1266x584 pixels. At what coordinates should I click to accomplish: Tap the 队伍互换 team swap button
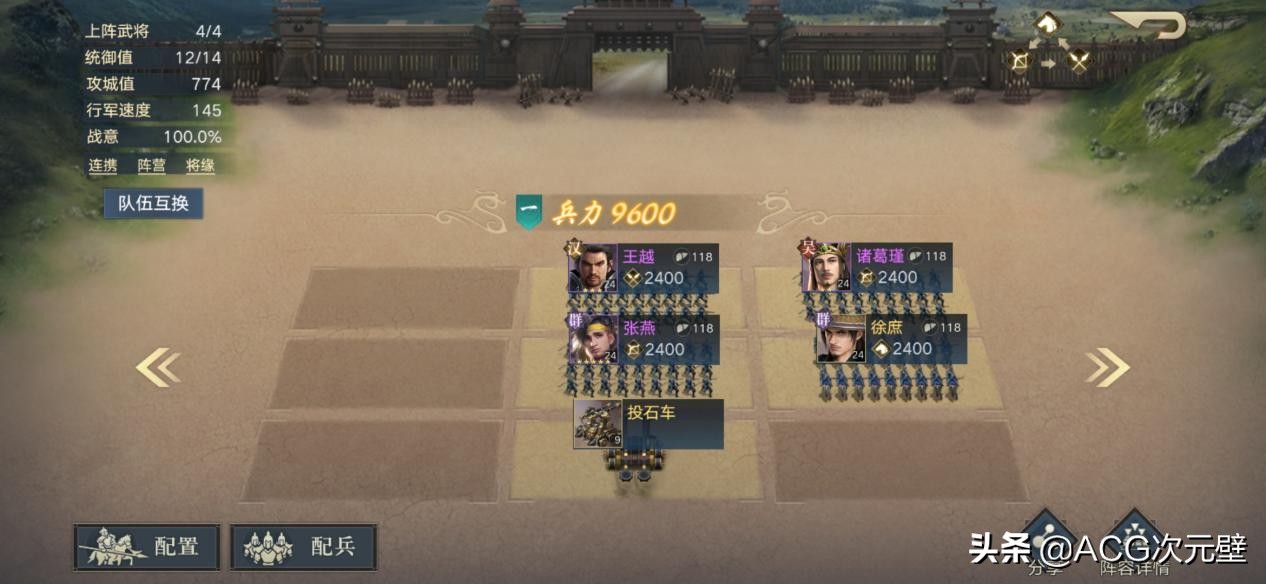pos(153,203)
